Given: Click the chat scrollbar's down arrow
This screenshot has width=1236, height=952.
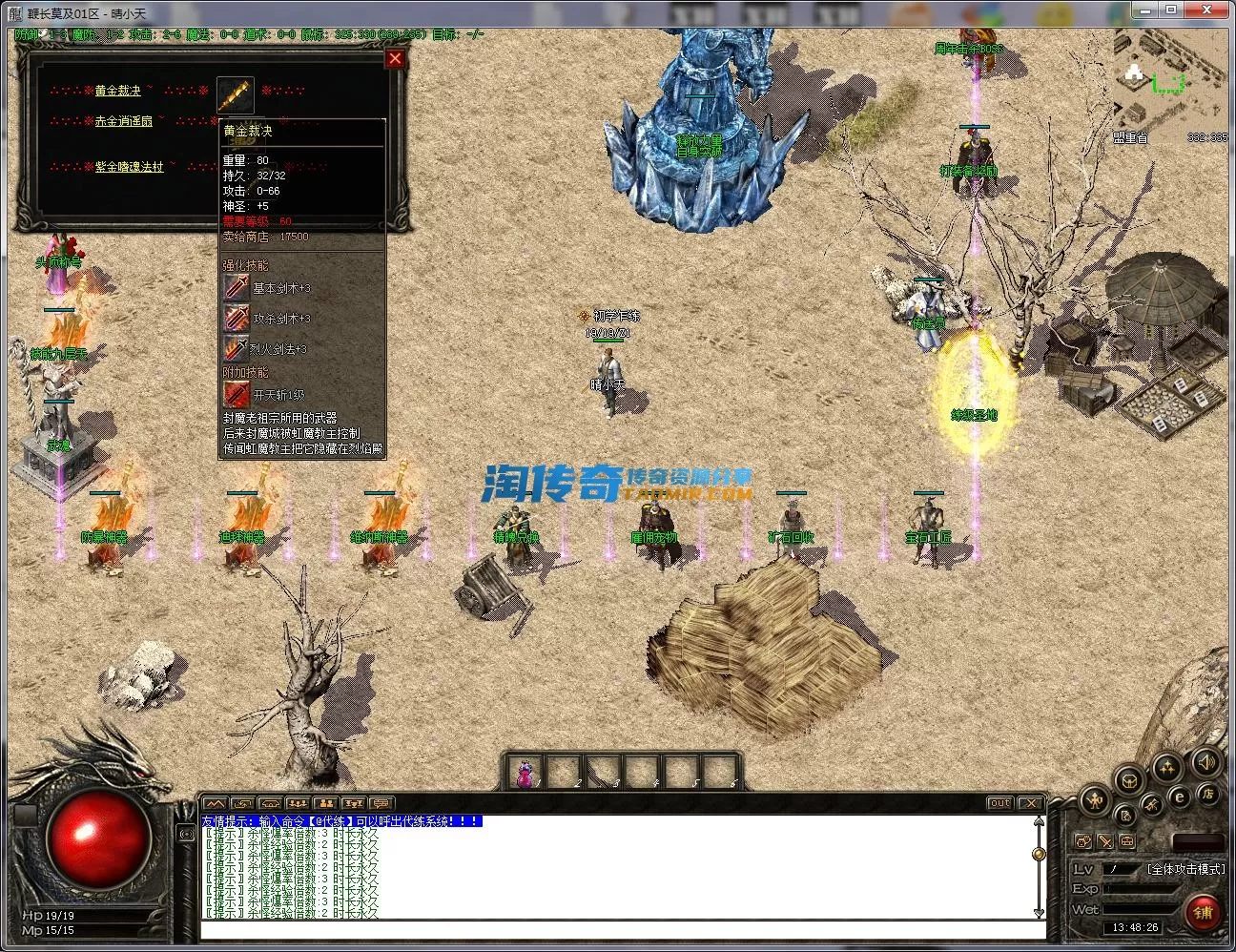Looking at the screenshot, I should [x=1039, y=913].
